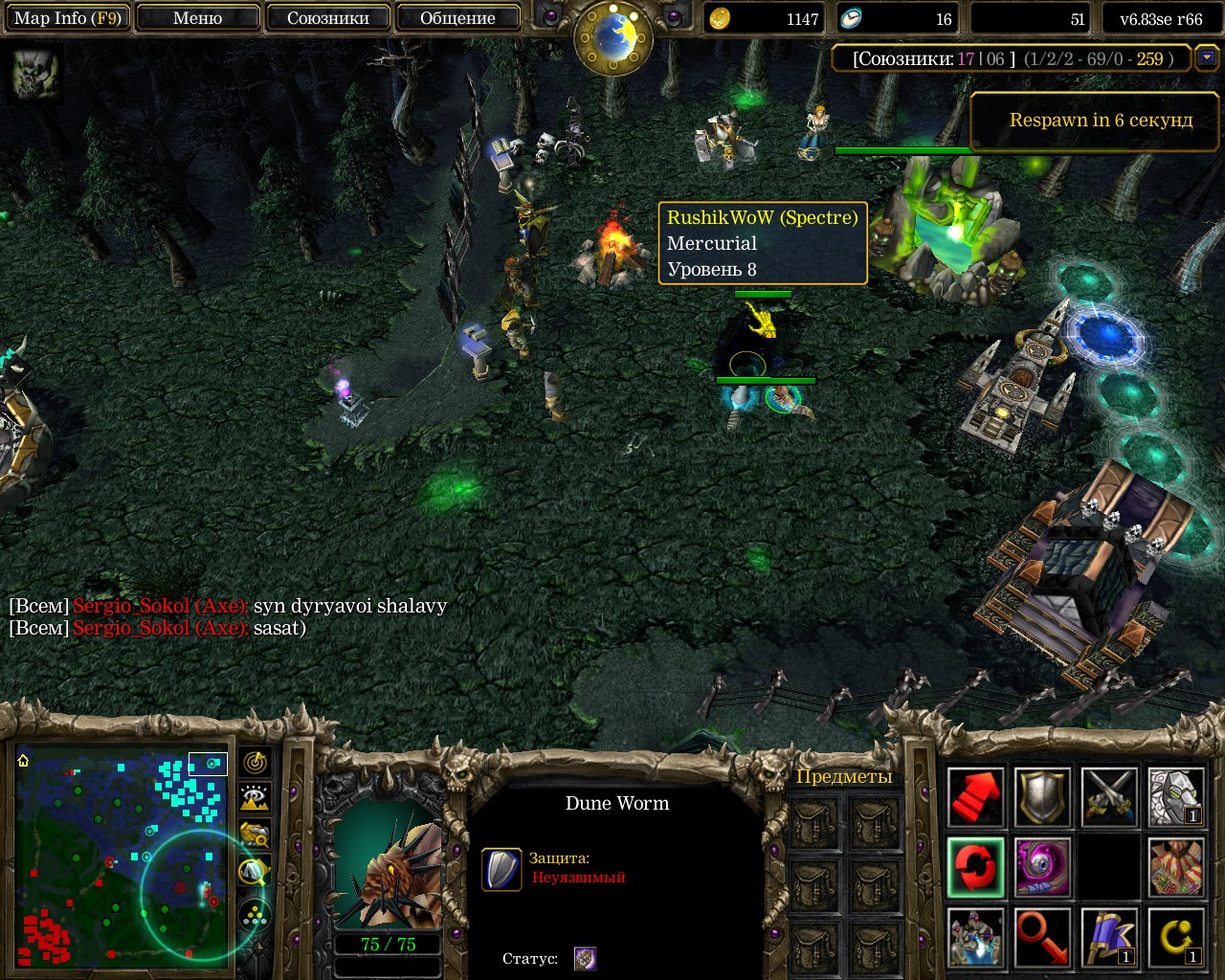Open the Меню button
Viewport: 1225px width, 980px height.
point(197,18)
